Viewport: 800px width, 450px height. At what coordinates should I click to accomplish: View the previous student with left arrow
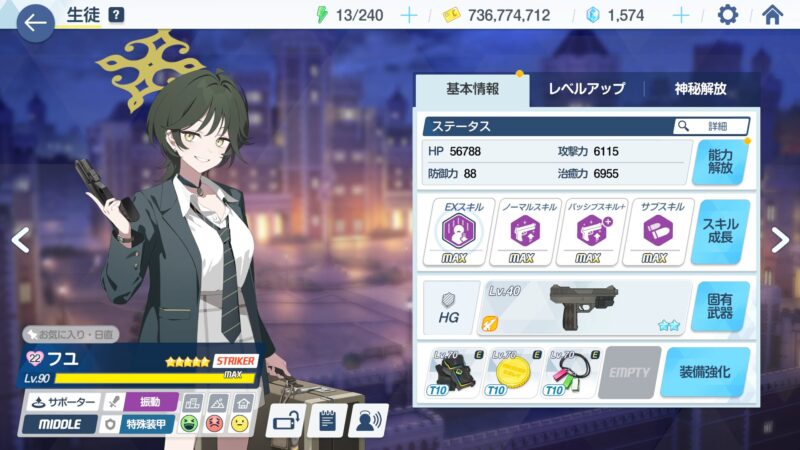(20, 238)
